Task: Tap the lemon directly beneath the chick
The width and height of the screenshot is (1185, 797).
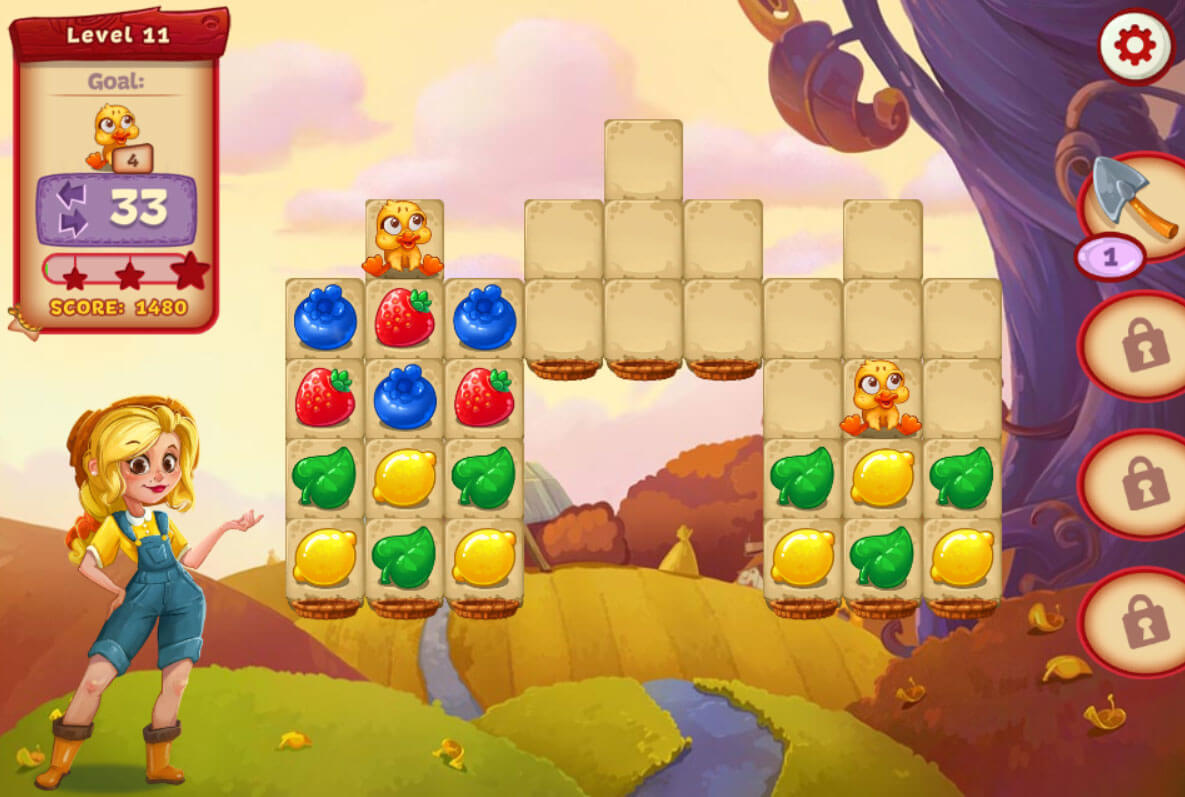Action: pyautogui.click(x=881, y=477)
